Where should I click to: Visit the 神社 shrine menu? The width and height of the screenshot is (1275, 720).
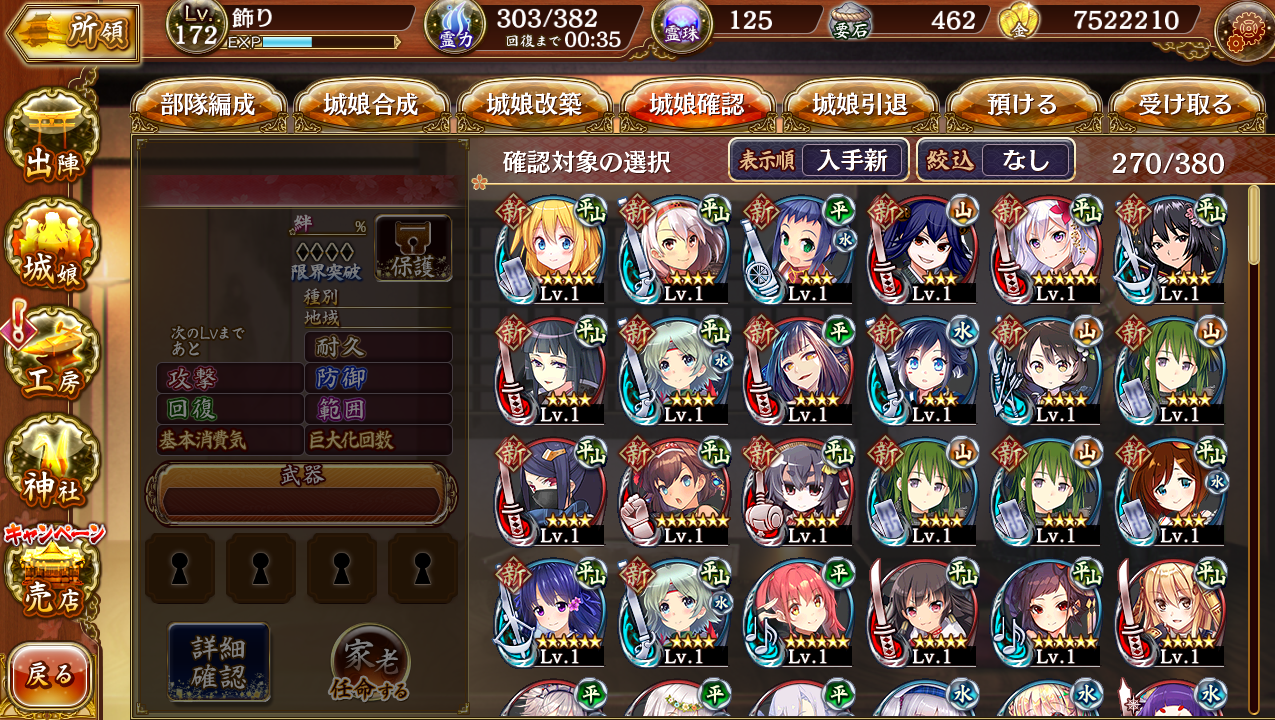point(52,468)
